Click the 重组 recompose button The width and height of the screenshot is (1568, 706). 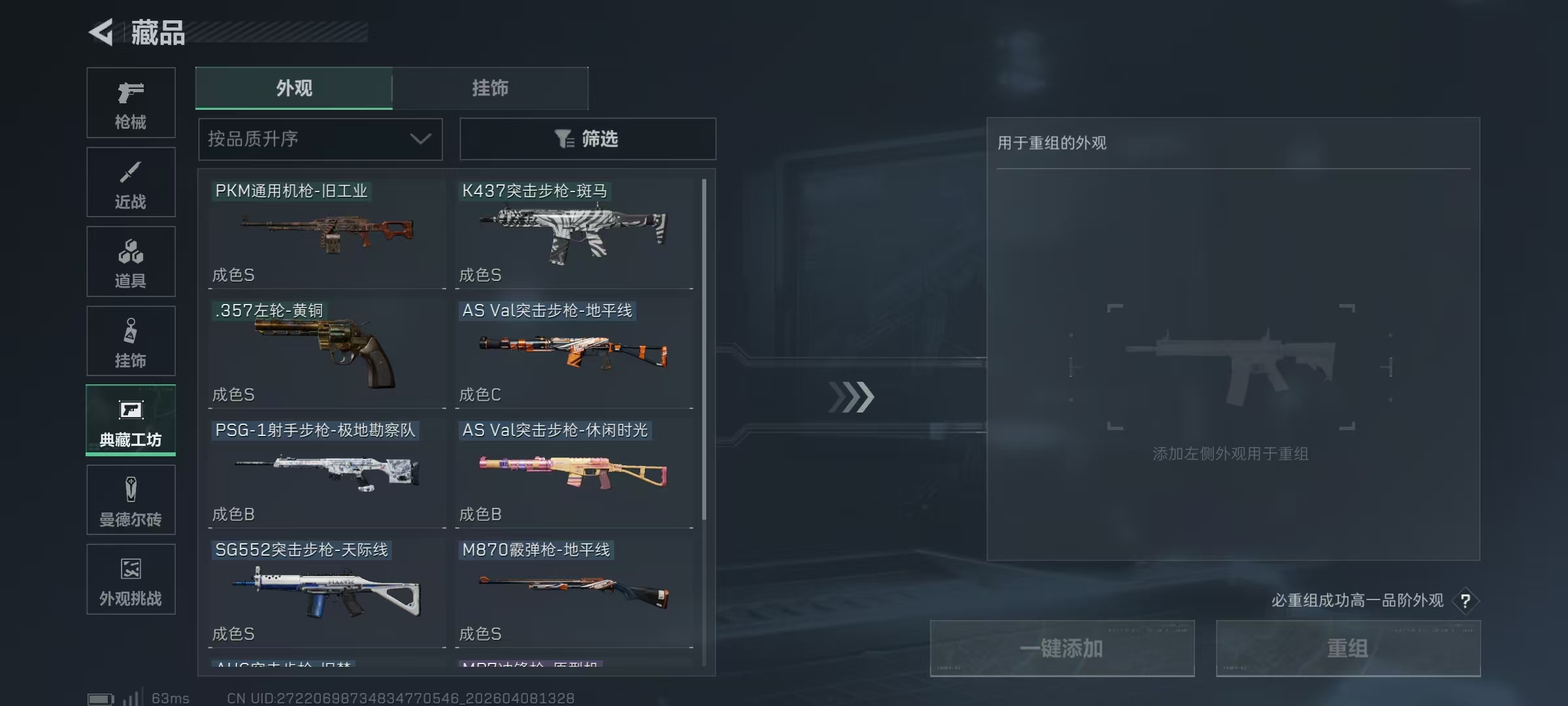click(x=1348, y=648)
